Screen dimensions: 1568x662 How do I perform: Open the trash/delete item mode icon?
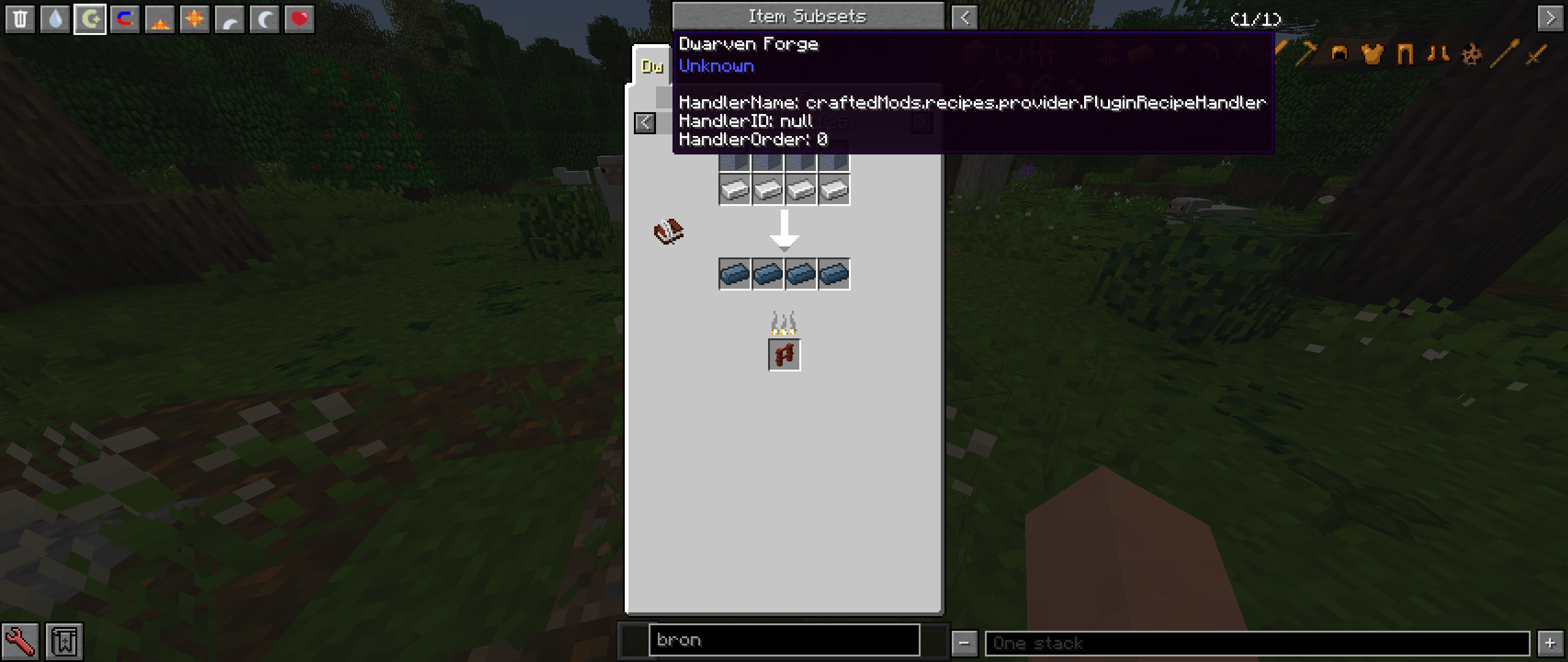pos(21,18)
